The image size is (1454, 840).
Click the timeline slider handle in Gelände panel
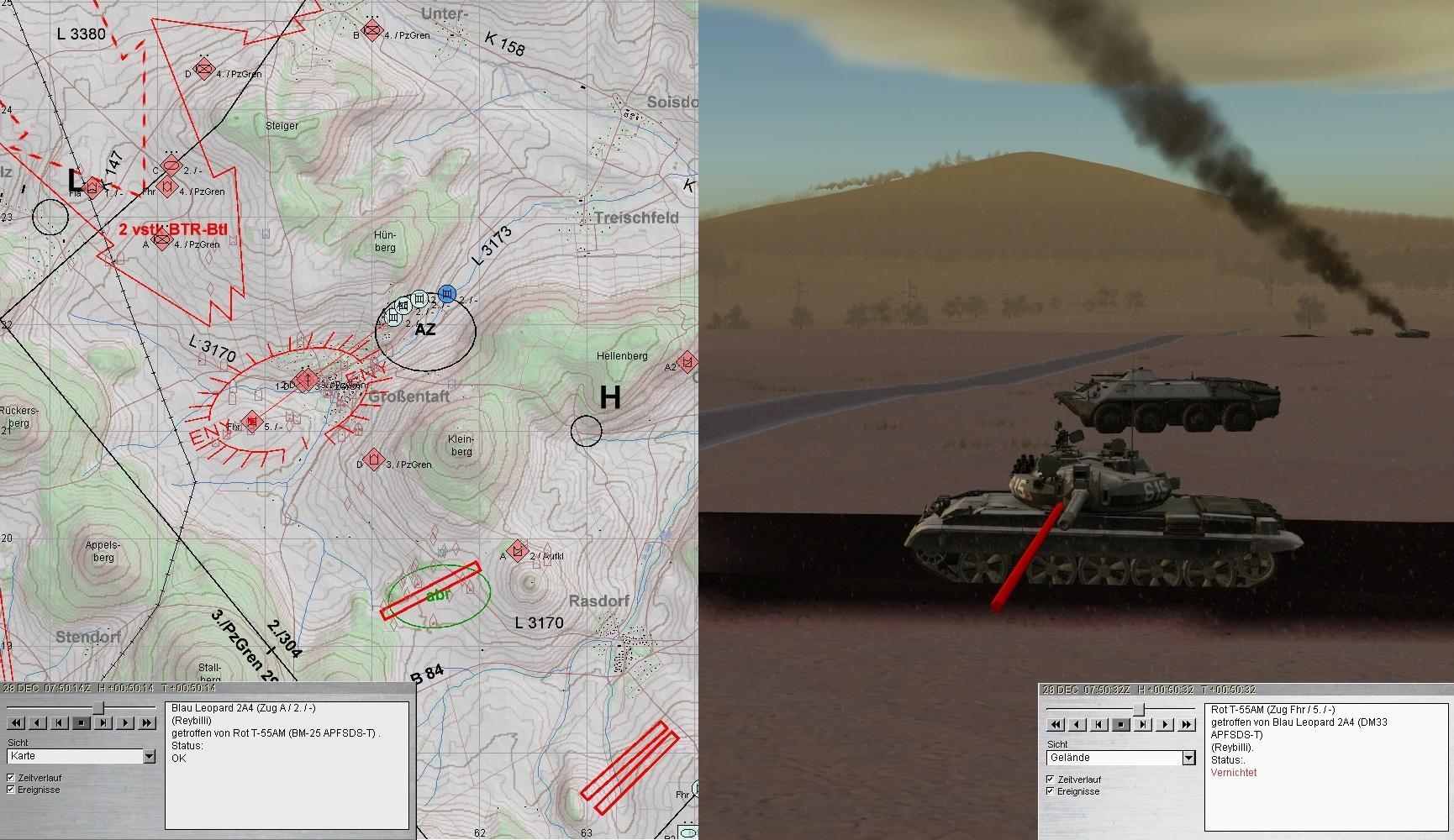coord(1139,710)
